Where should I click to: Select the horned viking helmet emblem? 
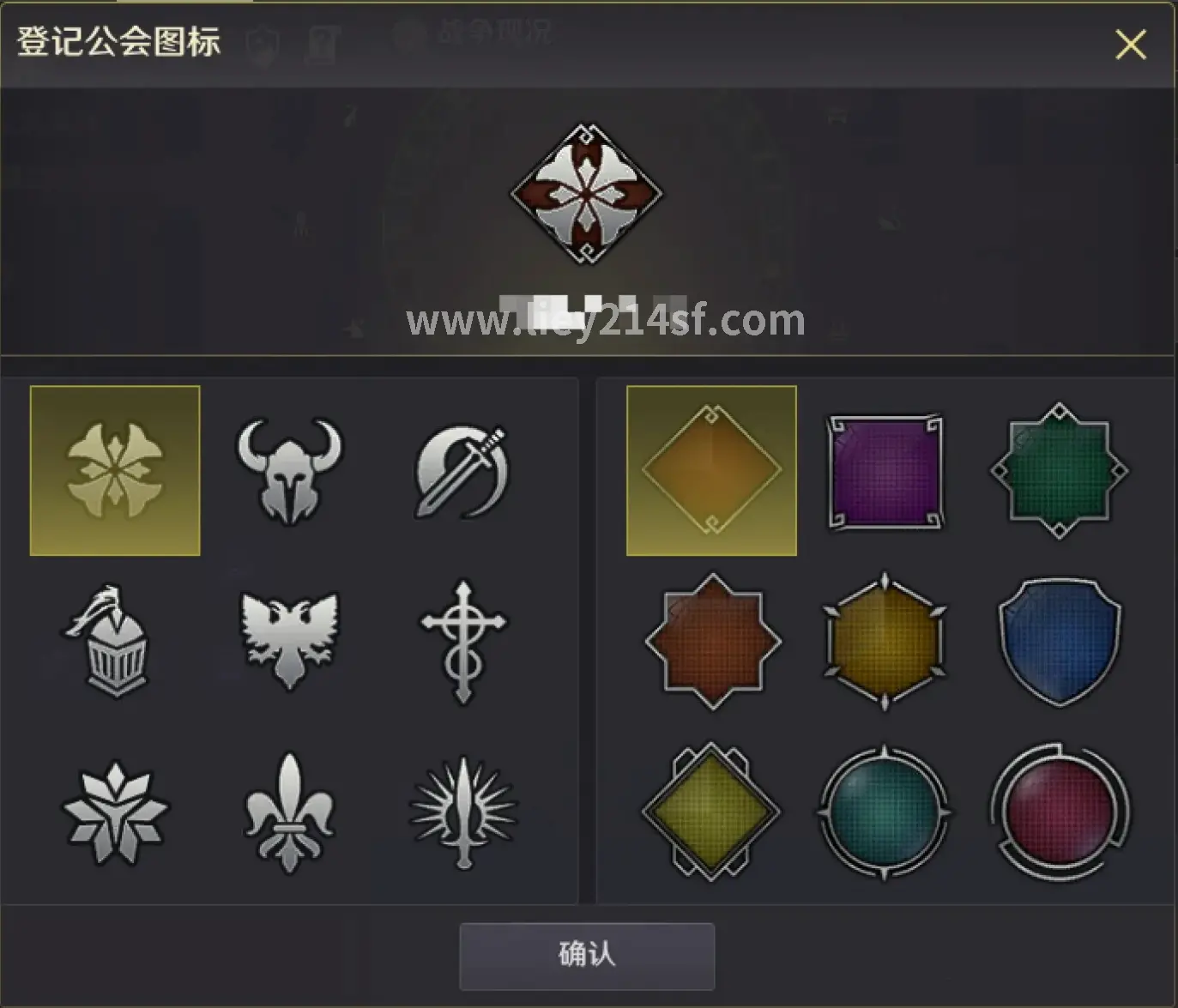[288, 468]
